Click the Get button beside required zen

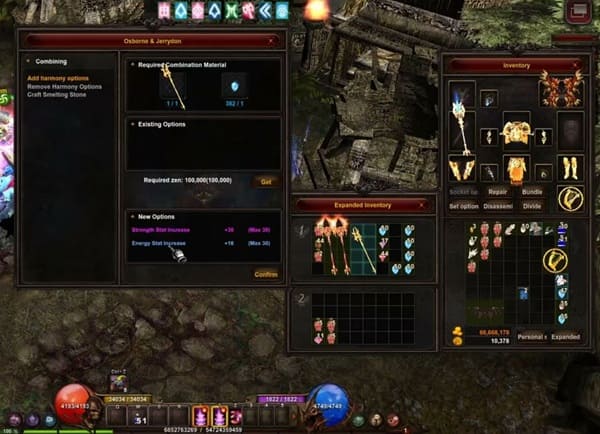[266, 181]
